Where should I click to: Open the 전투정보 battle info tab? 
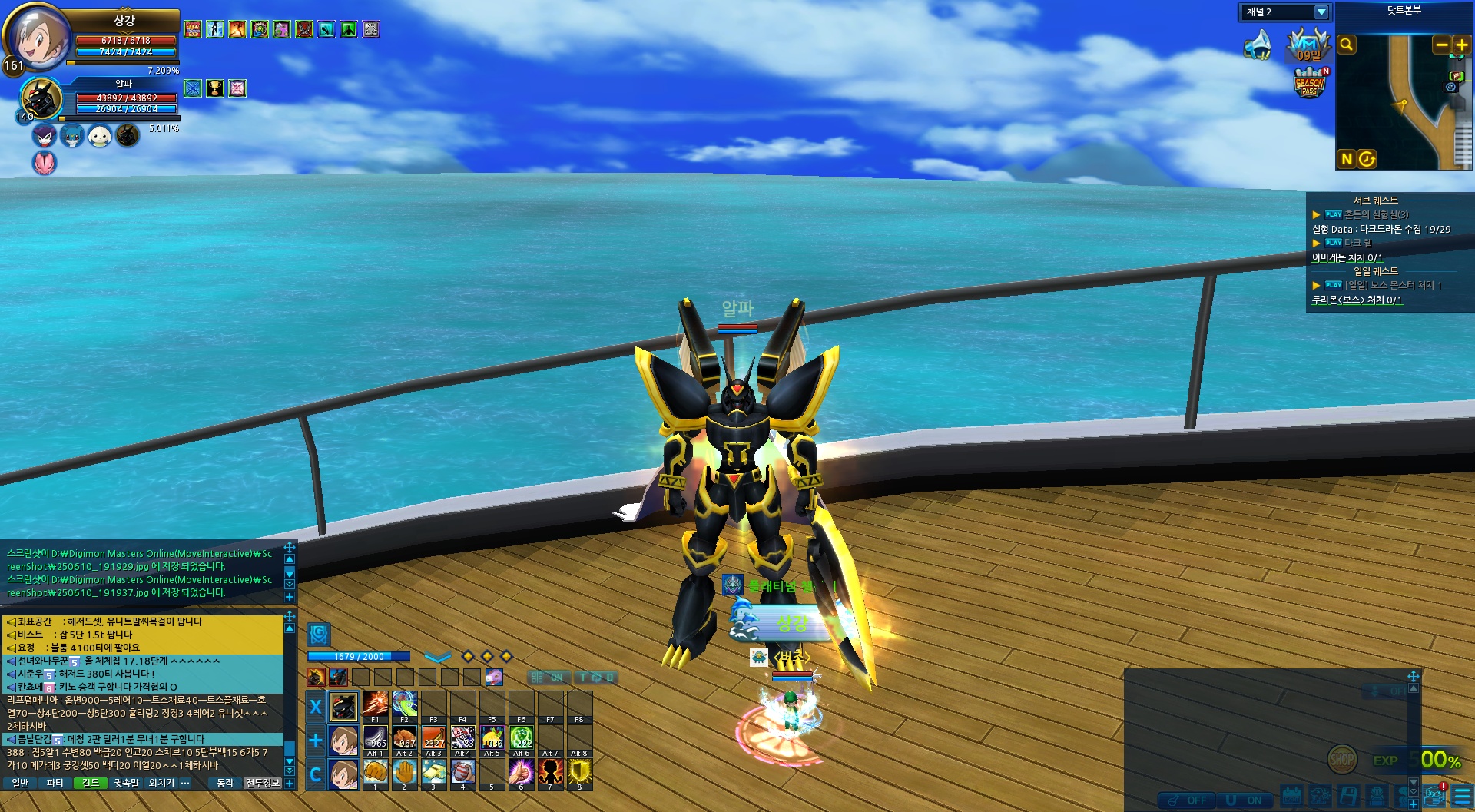coord(263,783)
